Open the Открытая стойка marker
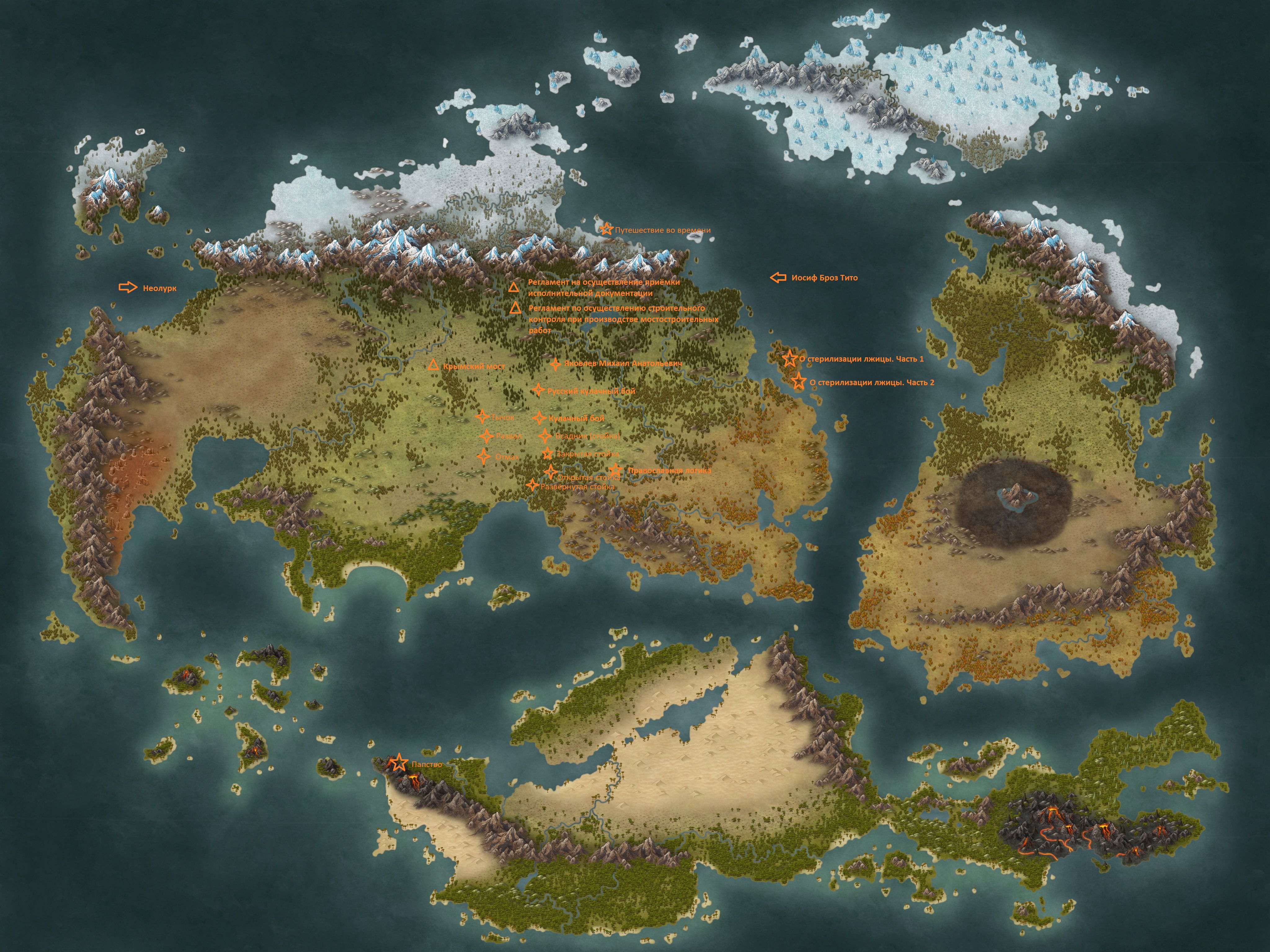 (x=551, y=472)
